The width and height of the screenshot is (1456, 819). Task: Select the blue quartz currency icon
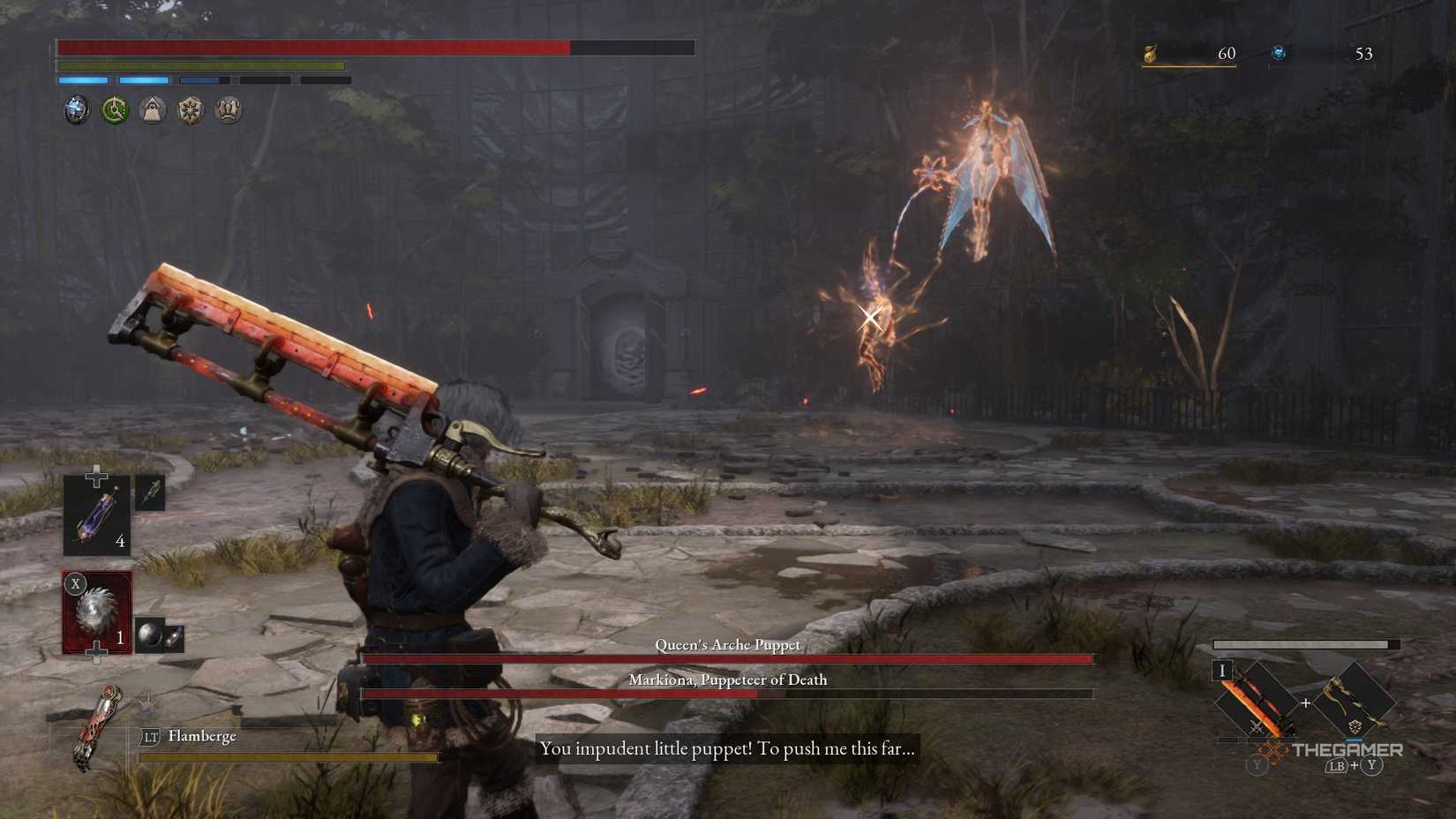(x=1279, y=53)
